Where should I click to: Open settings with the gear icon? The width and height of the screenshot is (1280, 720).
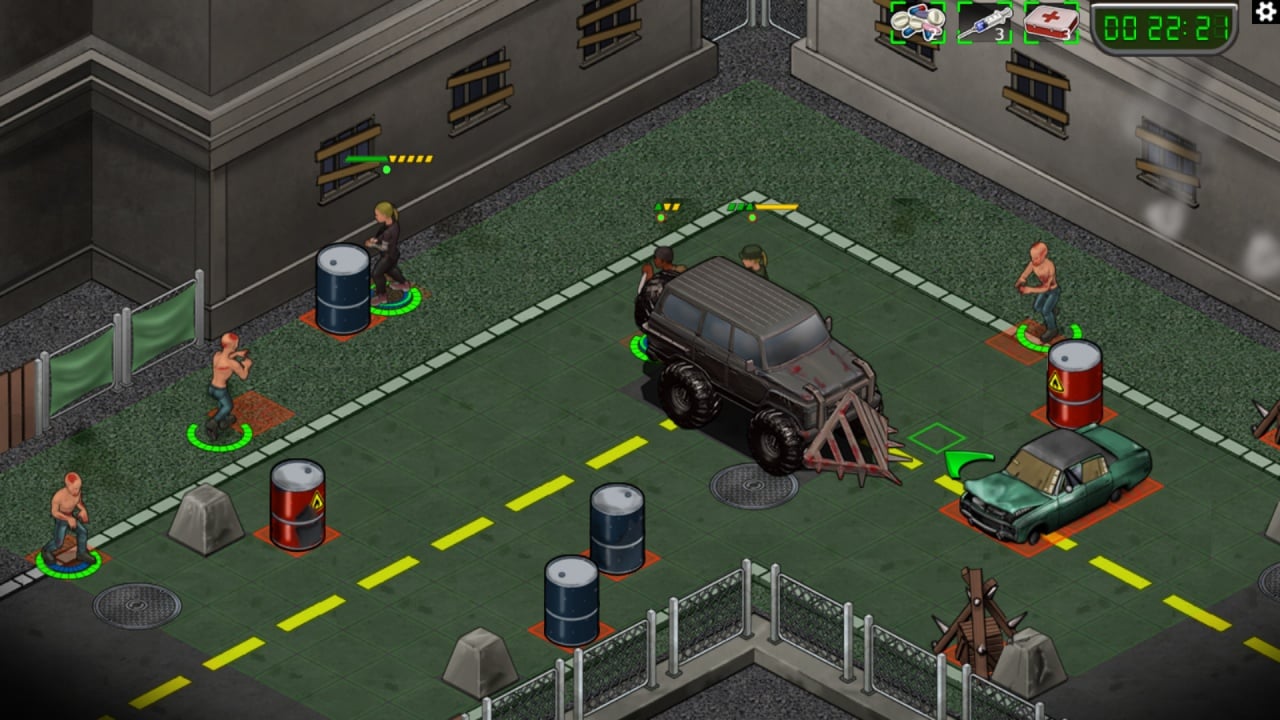[1264, 12]
